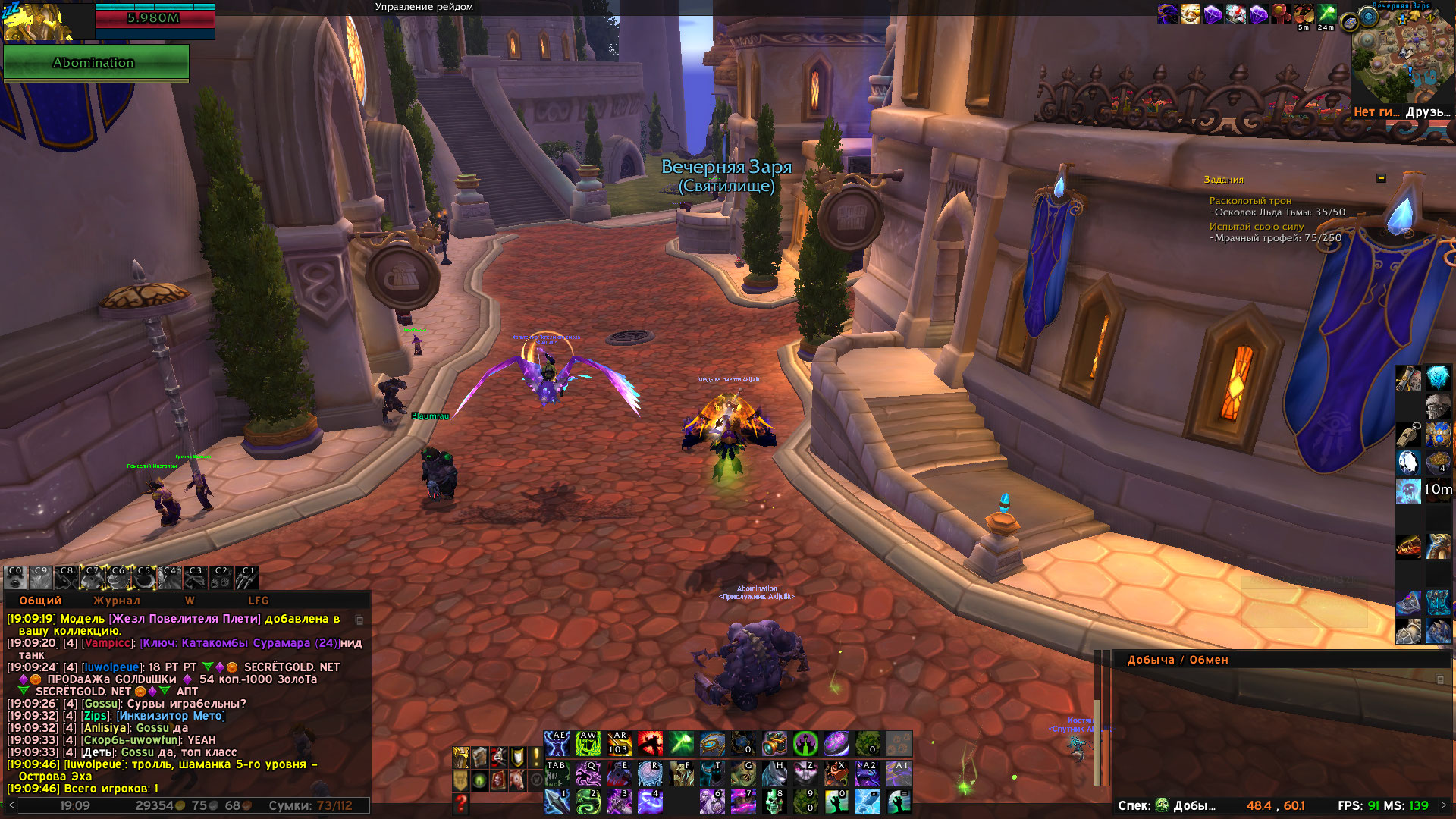The width and height of the screenshot is (1456, 819).
Task: Activate the ability bound to Q
Action: coord(588,773)
